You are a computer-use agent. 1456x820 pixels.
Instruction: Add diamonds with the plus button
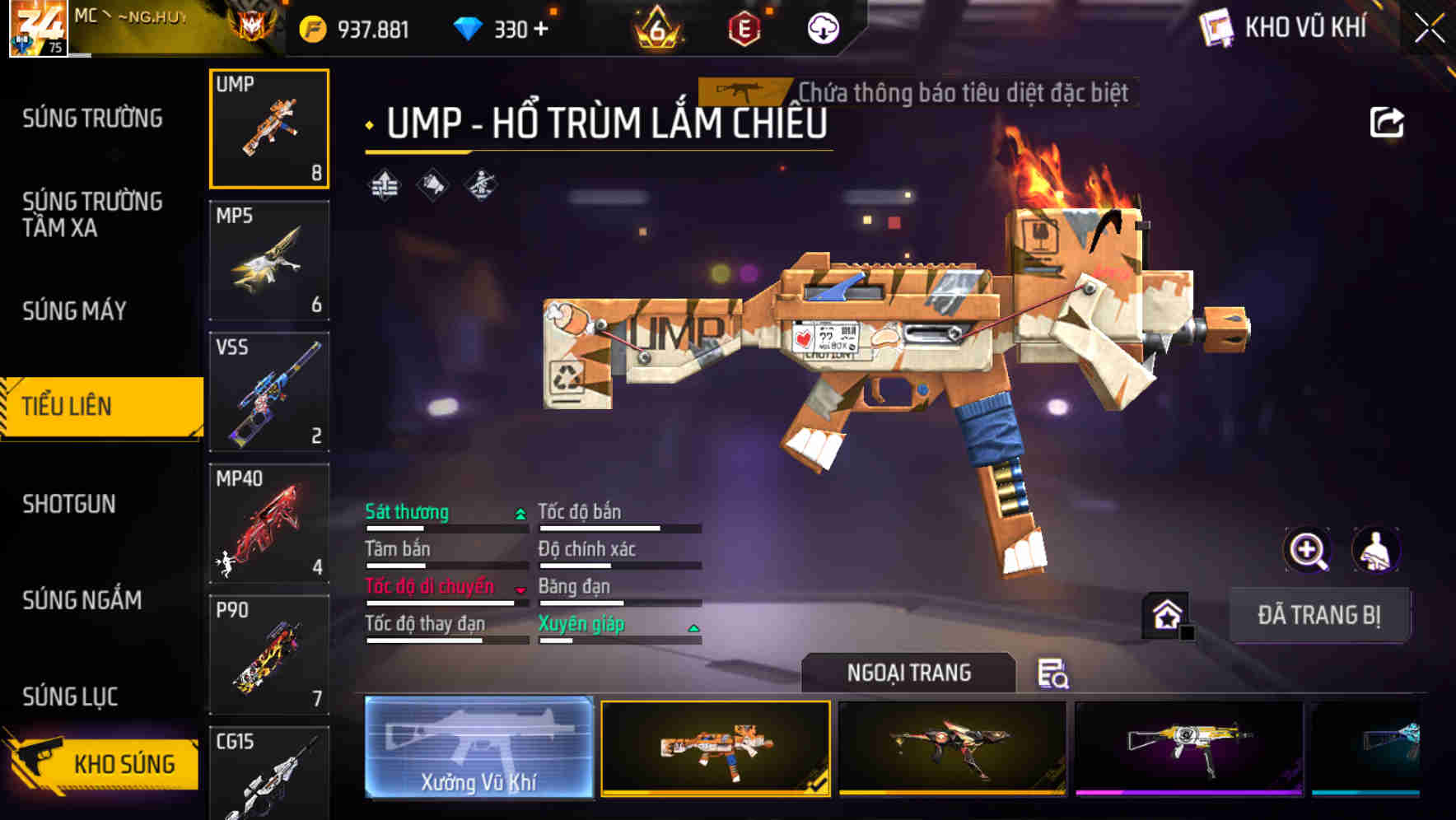(541, 30)
